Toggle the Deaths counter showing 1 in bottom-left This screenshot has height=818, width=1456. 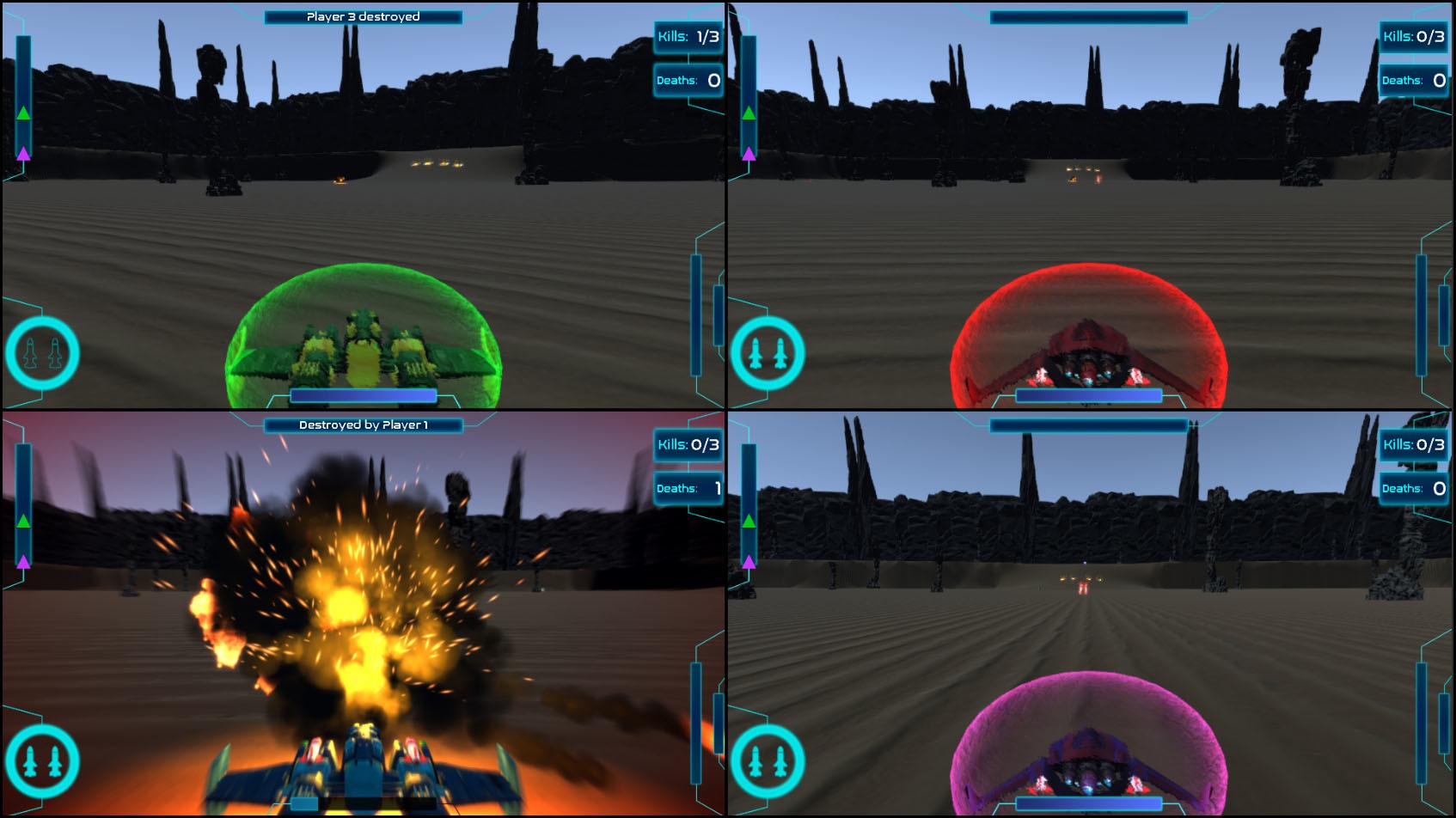pyautogui.click(x=686, y=488)
